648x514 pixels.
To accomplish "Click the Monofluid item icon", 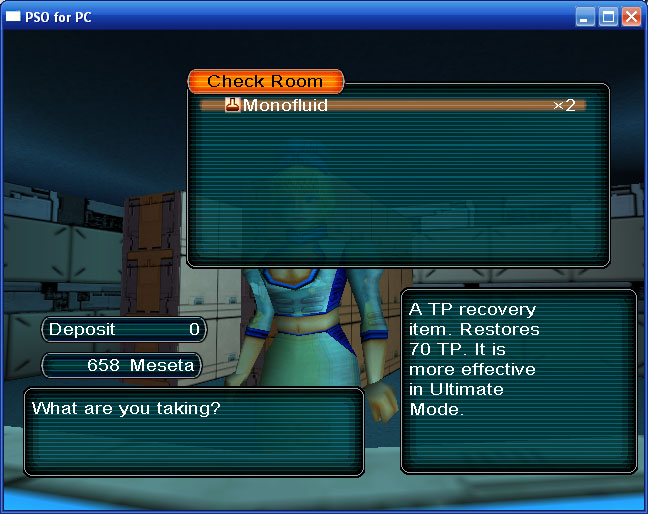I will 233,105.
